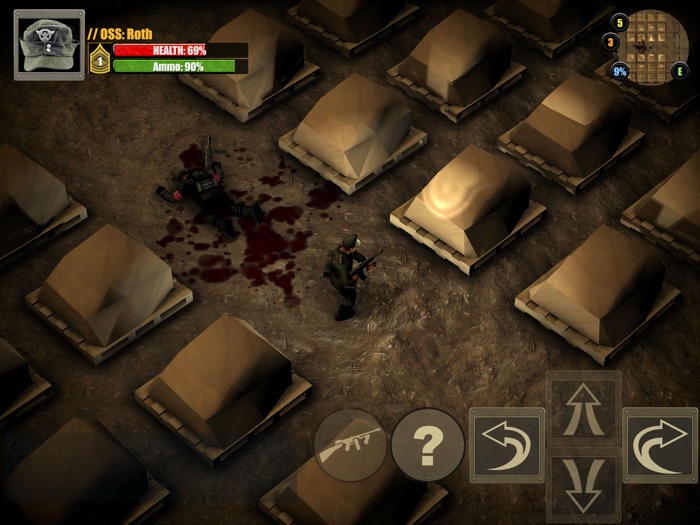Select the blue 9% badge on minimap
This screenshot has width=700, height=525.
coord(620,72)
